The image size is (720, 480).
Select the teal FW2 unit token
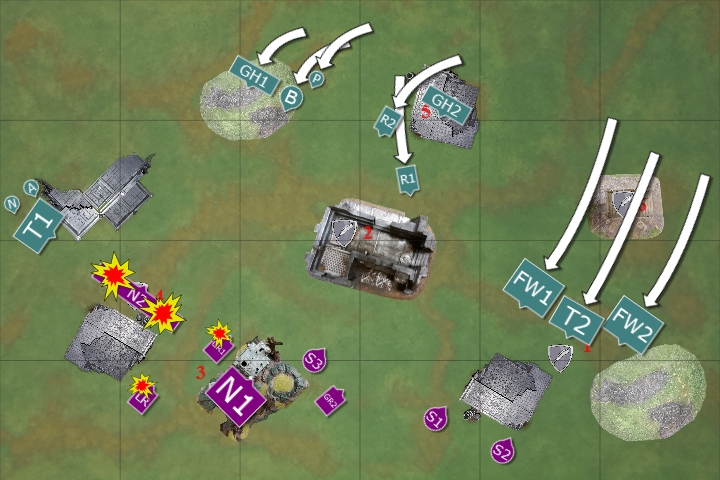tap(631, 323)
